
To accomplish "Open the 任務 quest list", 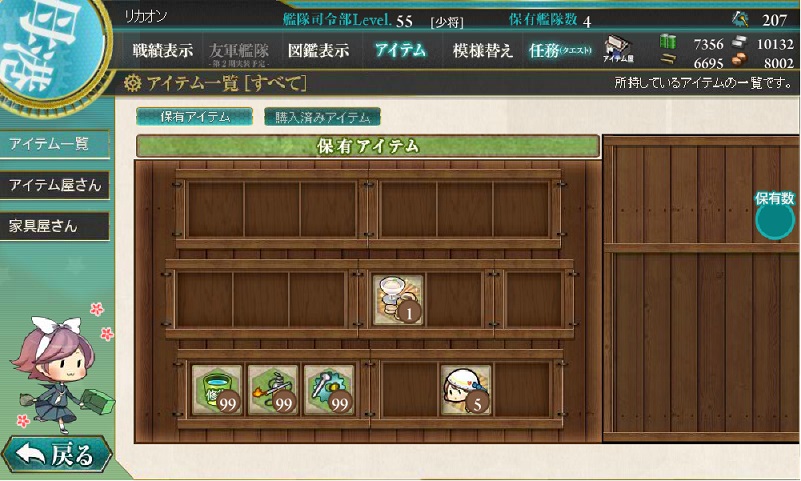I will point(561,51).
